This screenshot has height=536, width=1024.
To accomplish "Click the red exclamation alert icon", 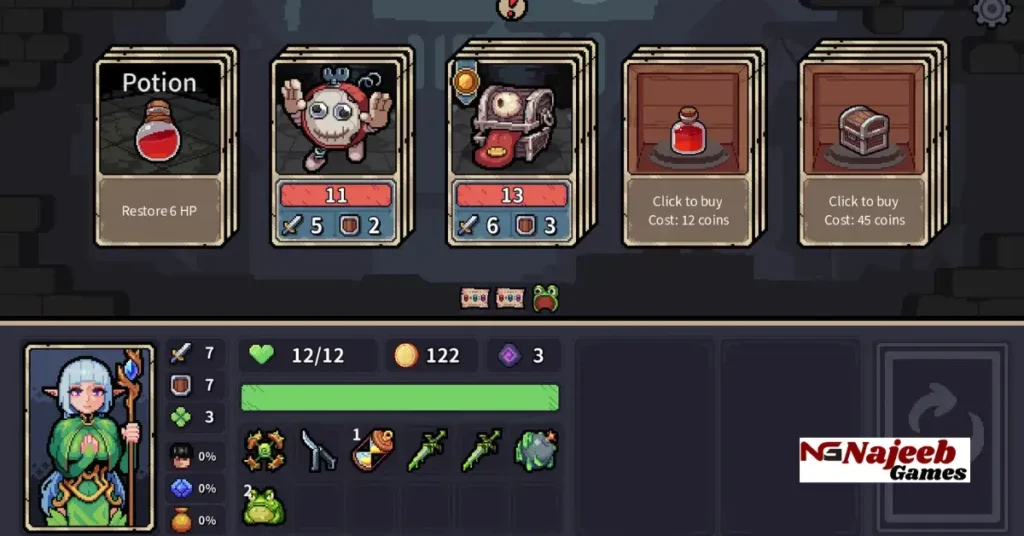I will [x=511, y=6].
